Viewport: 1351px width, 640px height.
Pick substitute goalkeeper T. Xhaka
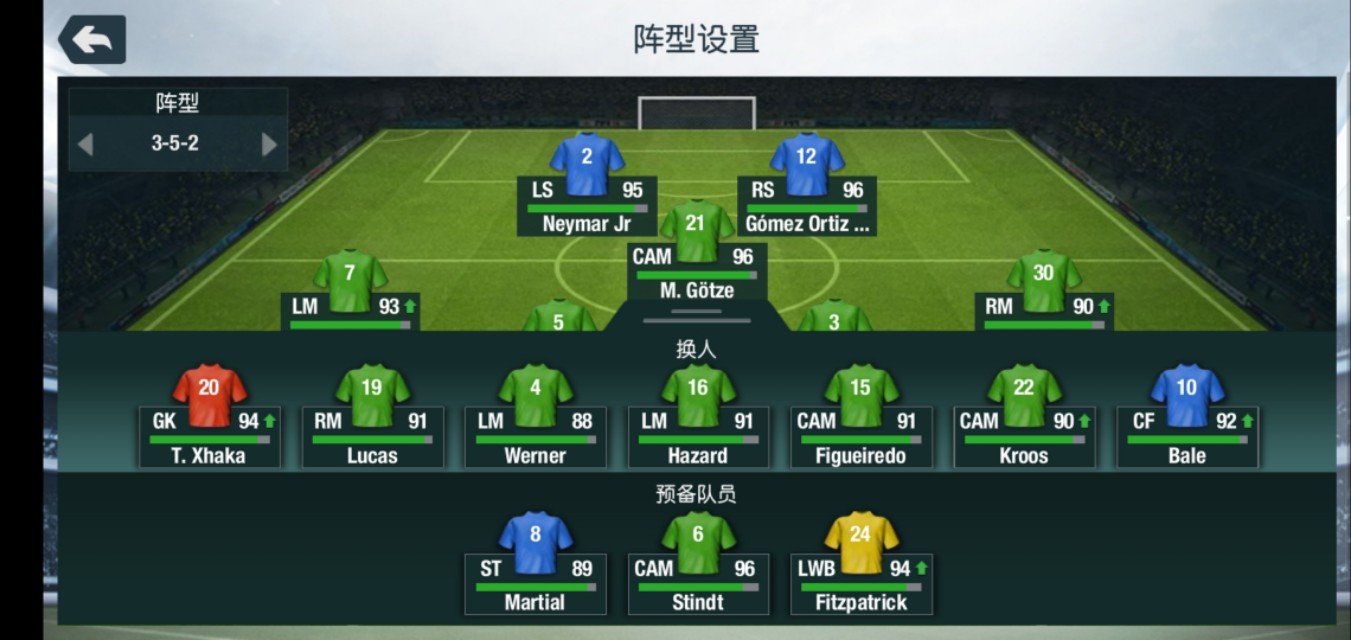(x=210, y=418)
